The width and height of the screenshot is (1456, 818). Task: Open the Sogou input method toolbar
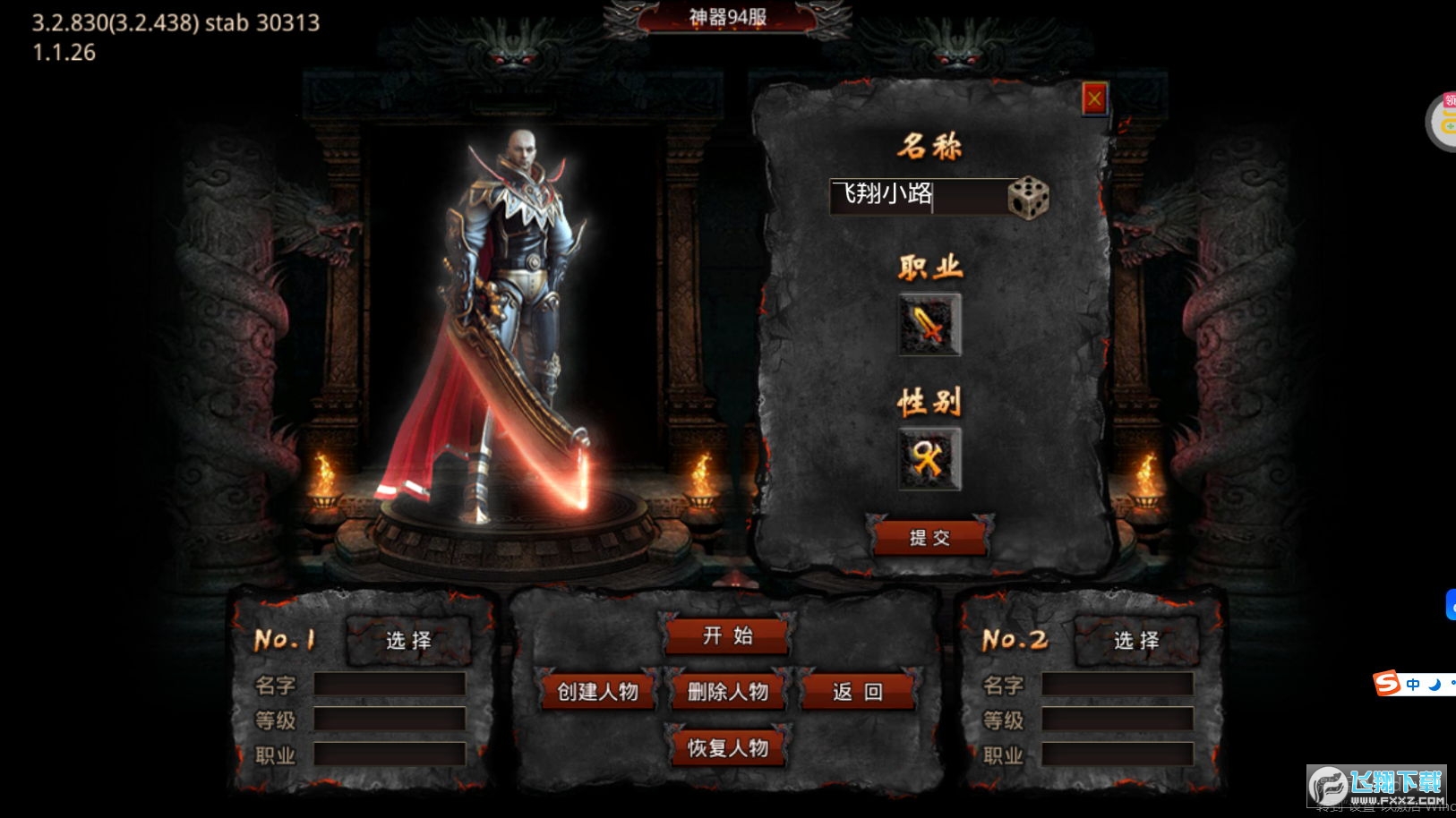(x=1387, y=685)
